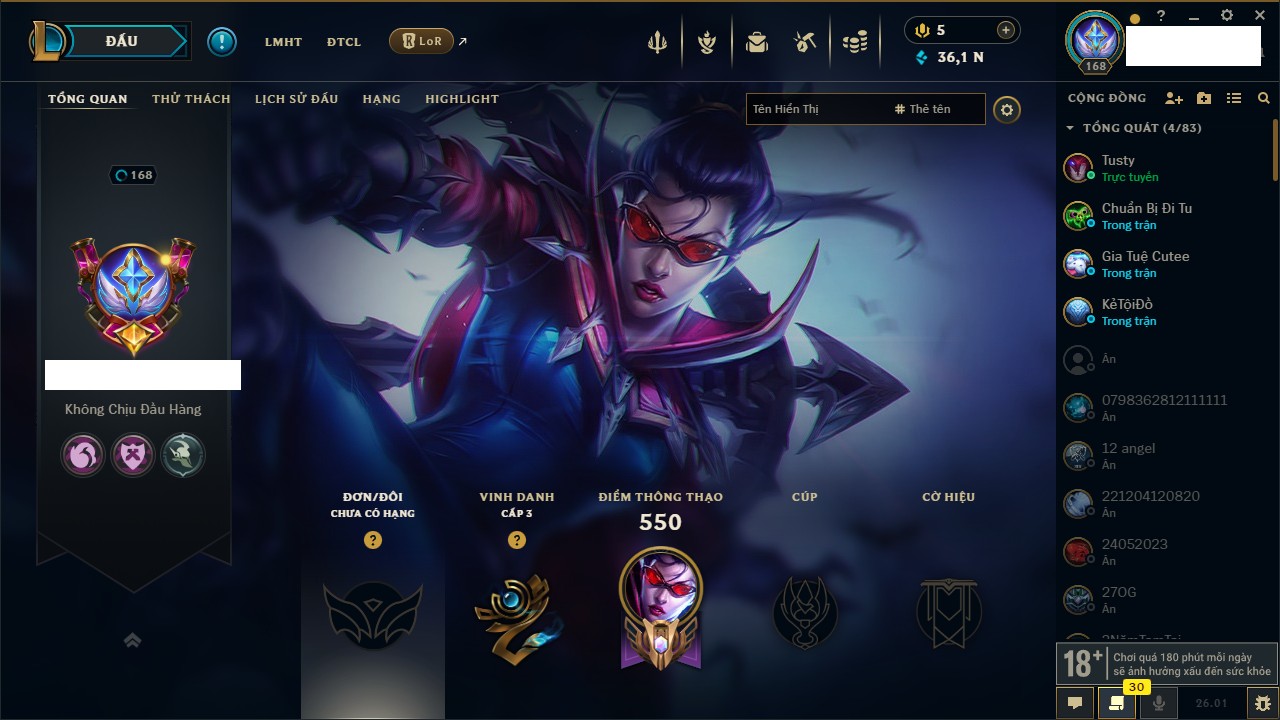Open client settings gear in title bar
The width and height of the screenshot is (1280, 720).
pos(1227,16)
